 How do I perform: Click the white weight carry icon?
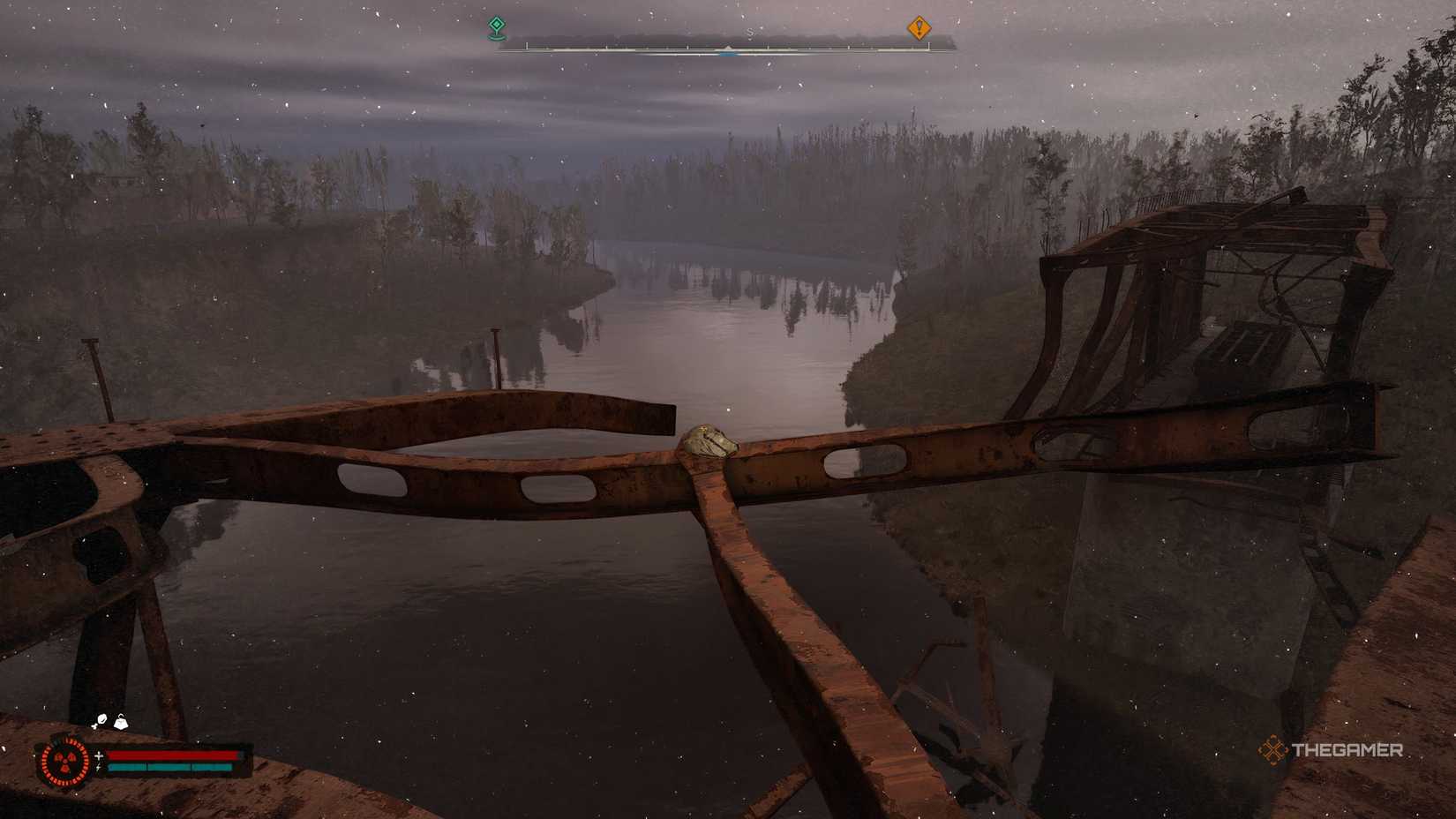point(122,722)
